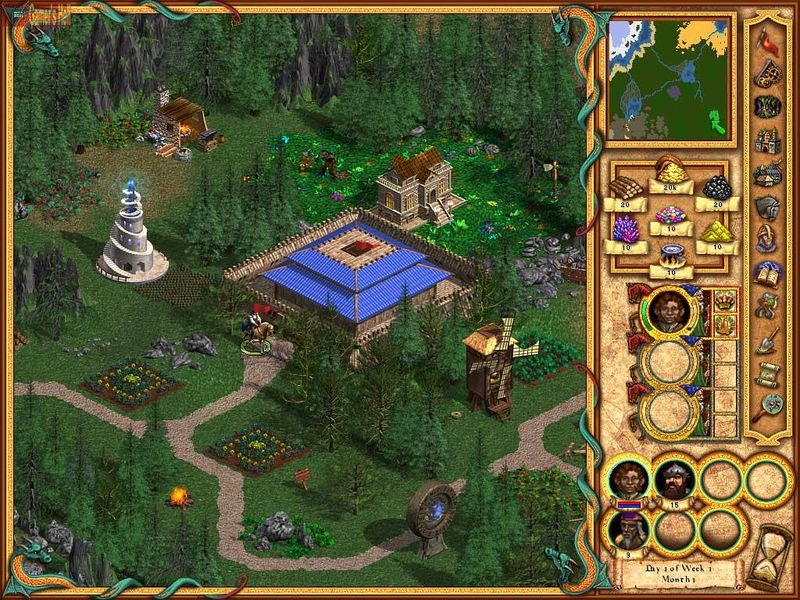Use the shovel dig icon
This screenshot has width=800, height=600.
(767, 340)
